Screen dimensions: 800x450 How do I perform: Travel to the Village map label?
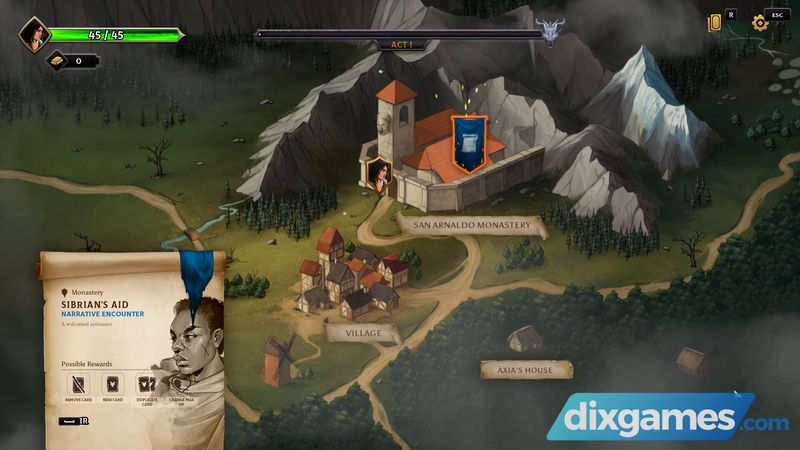pos(363,333)
